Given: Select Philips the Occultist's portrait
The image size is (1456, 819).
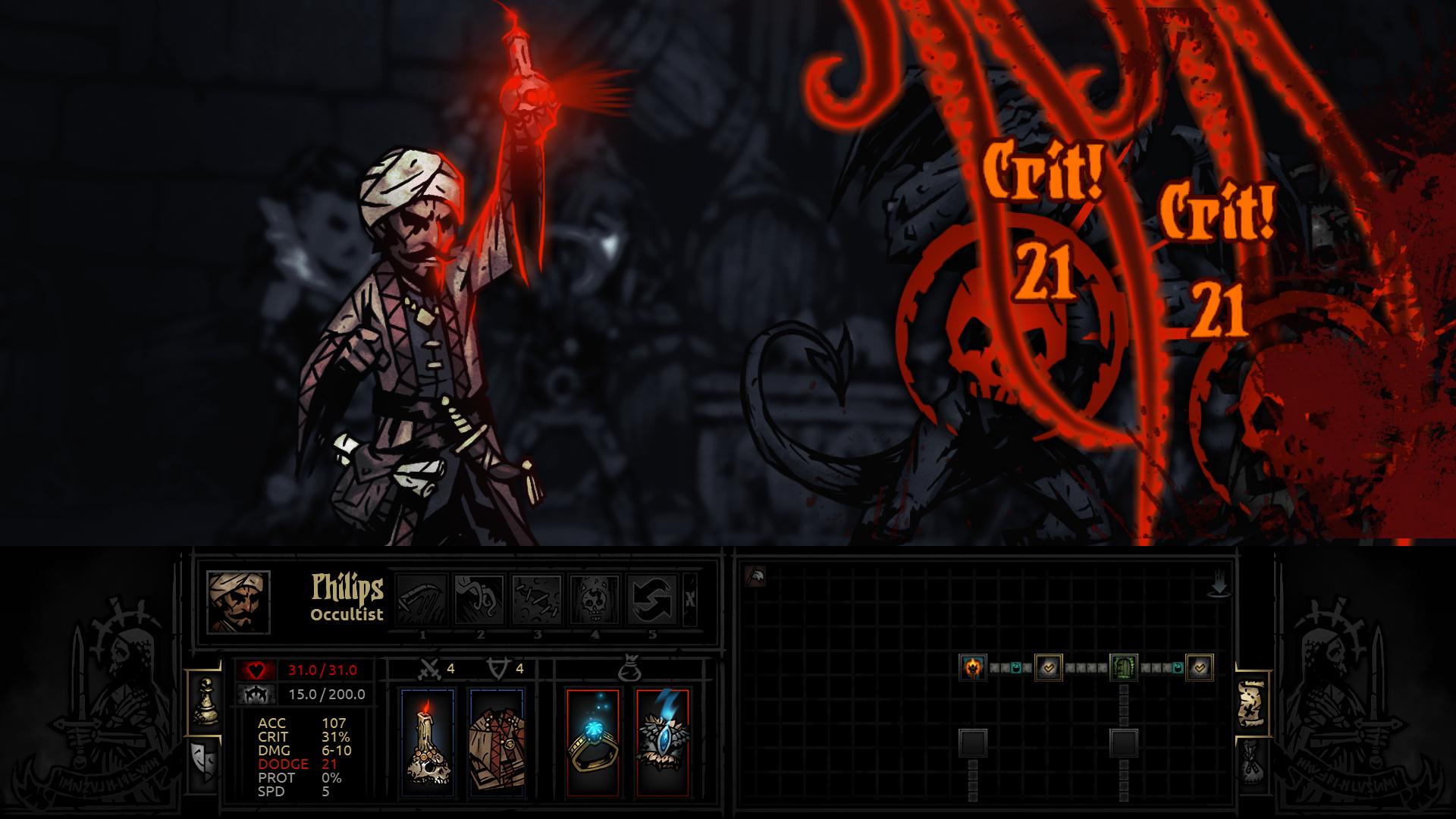Looking at the screenshot, I should point(238,601).
